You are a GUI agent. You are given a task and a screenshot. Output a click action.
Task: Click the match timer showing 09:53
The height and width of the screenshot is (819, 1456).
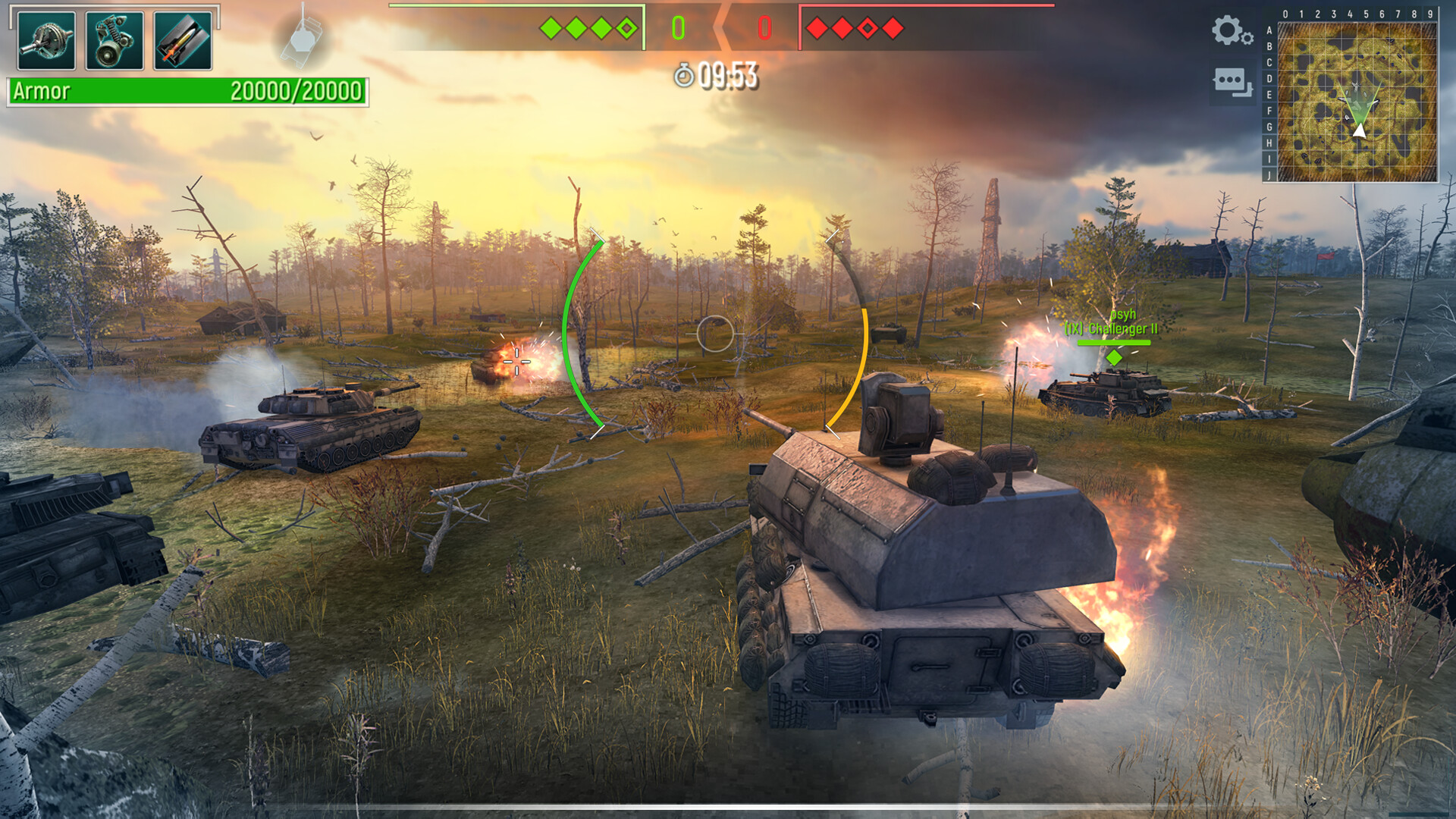coord(726,74)
